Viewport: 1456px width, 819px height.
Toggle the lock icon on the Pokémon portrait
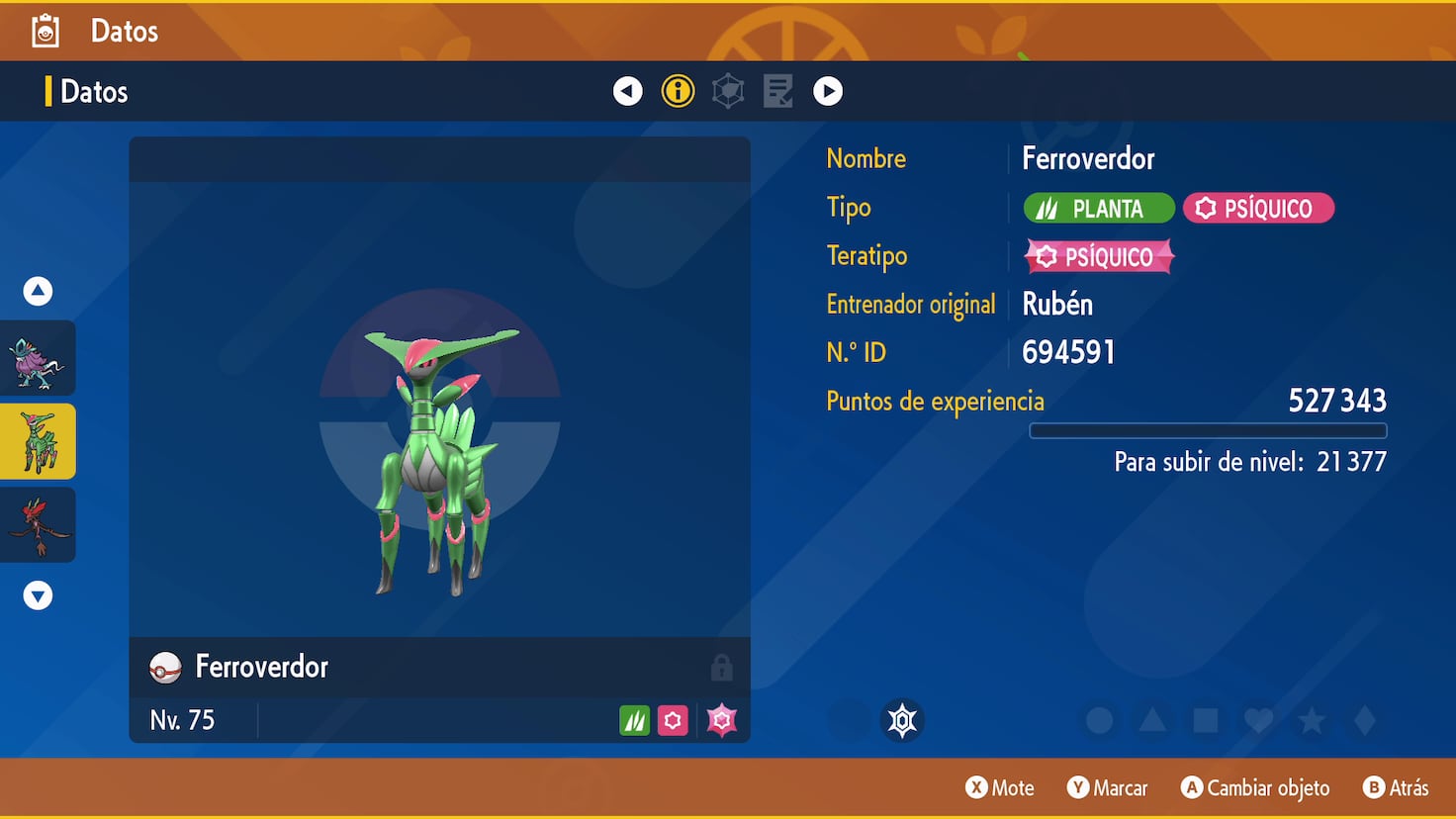pos(722,668)
